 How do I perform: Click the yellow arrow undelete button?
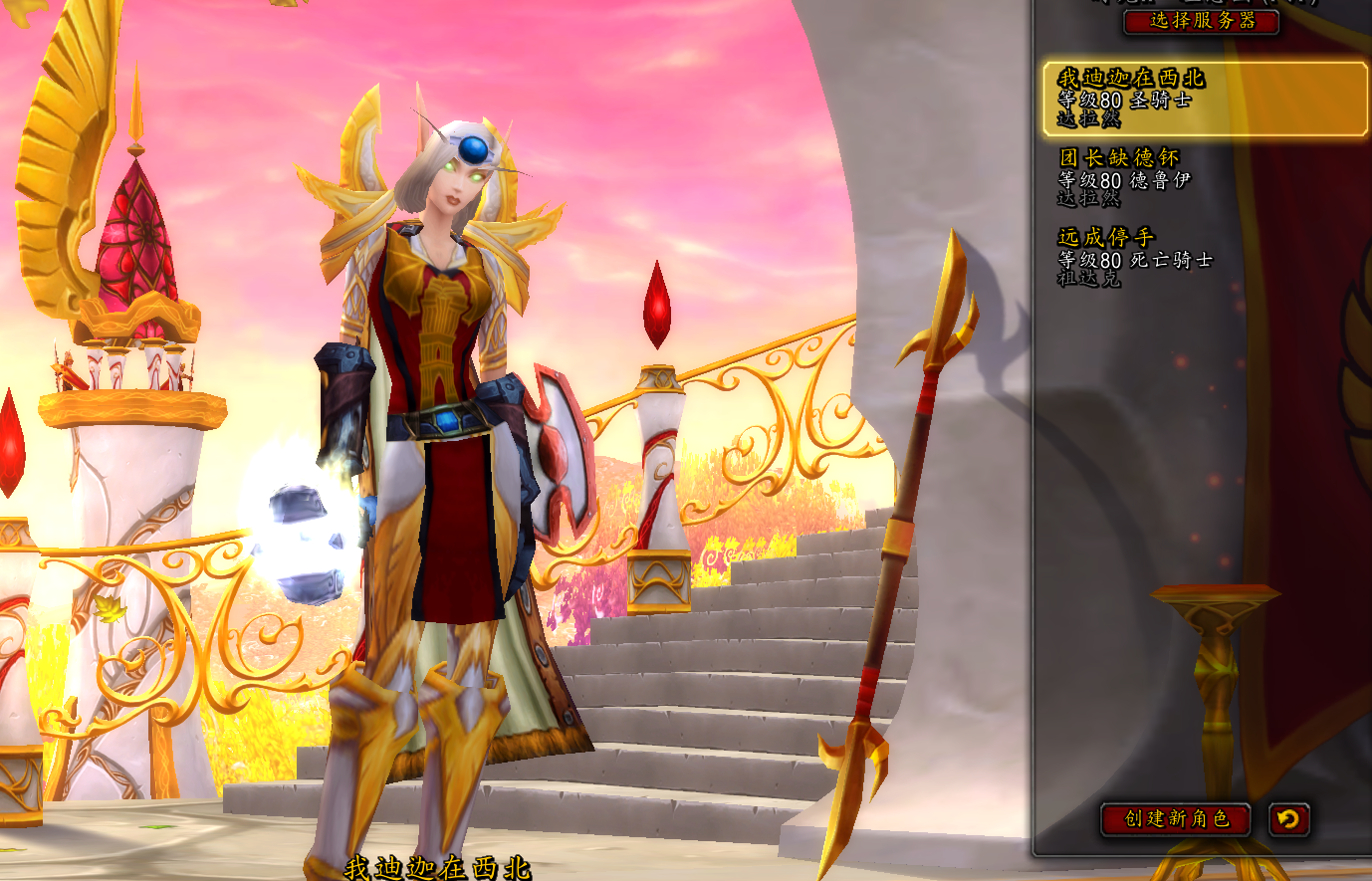[1288, 819]
